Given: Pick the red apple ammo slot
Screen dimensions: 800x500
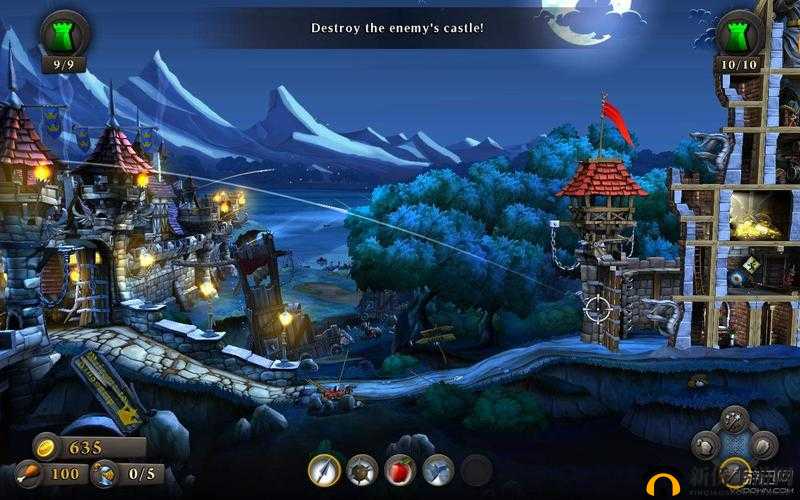Looking at the screenshot, I should 400,469.
